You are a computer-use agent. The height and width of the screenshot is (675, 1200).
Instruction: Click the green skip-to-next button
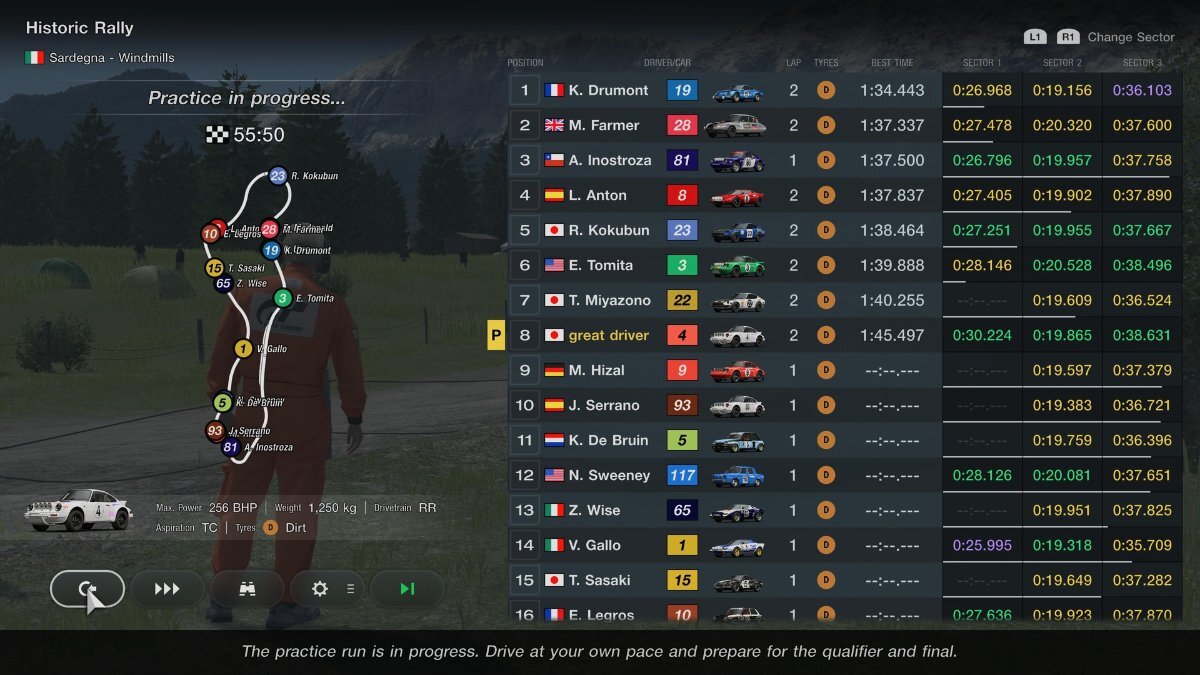click(407, 589)
